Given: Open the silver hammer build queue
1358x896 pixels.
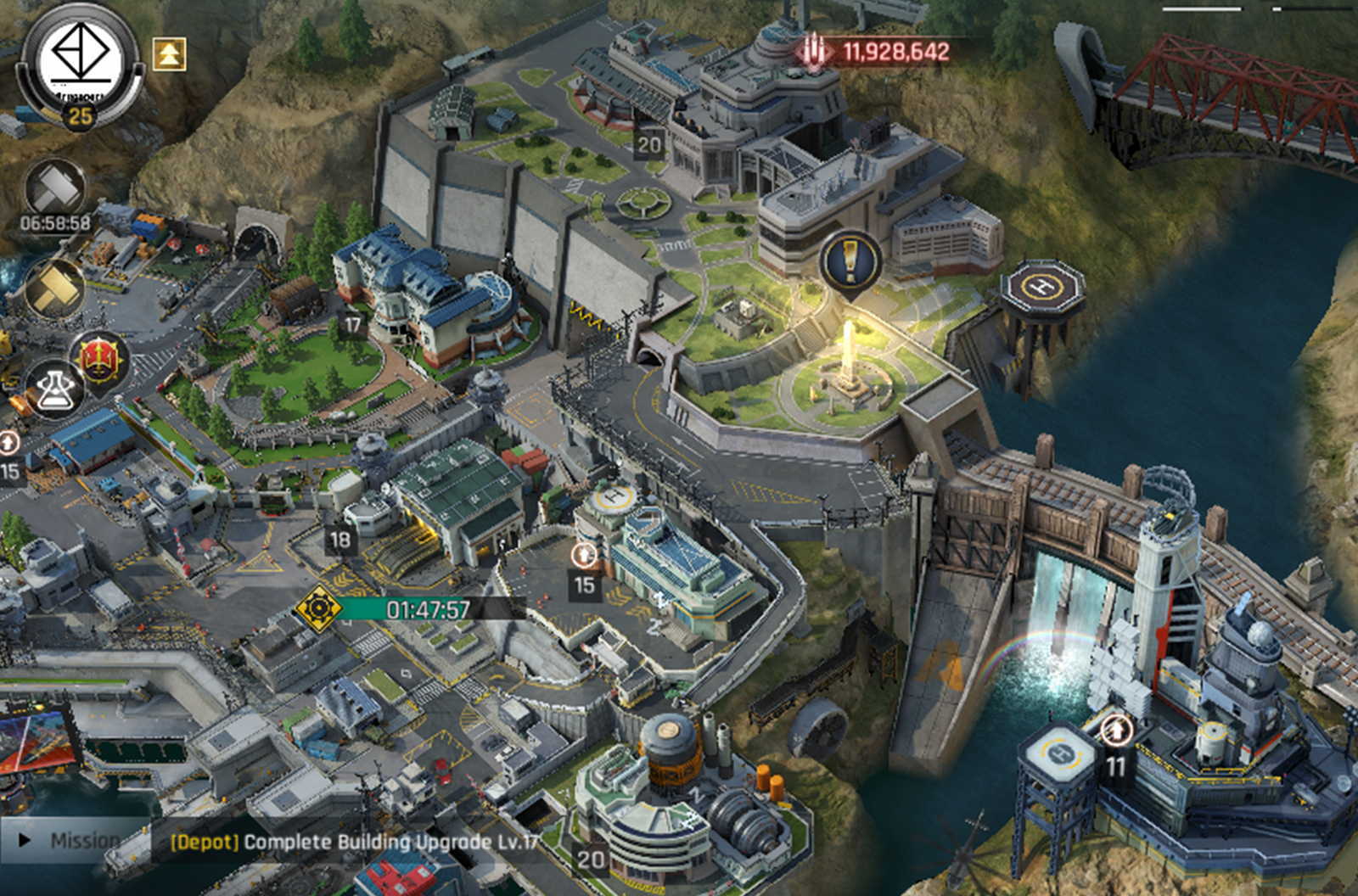Looking at the screenshot, I should 55,187.
